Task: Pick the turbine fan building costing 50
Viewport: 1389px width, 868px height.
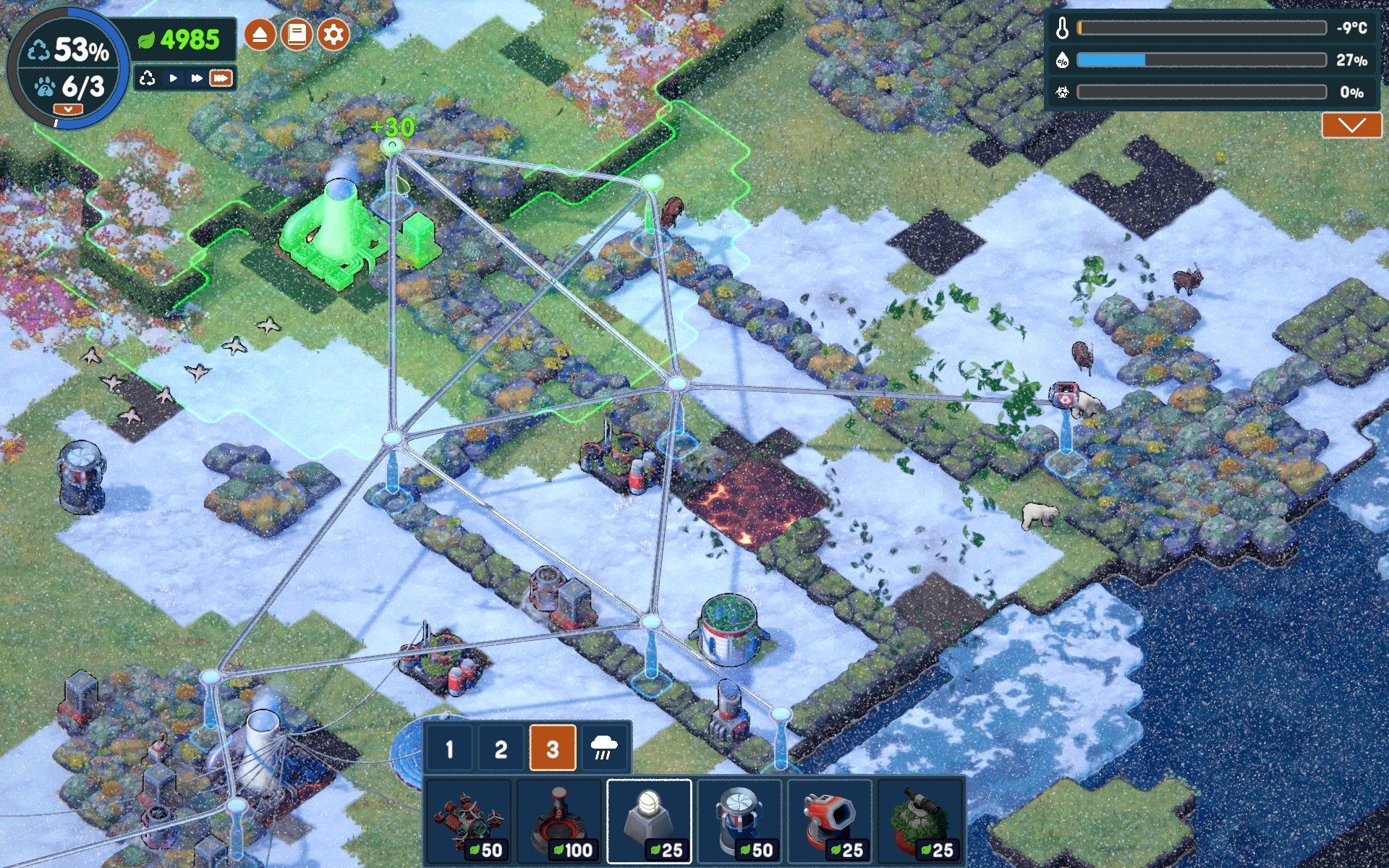Action: click(739, 822)
